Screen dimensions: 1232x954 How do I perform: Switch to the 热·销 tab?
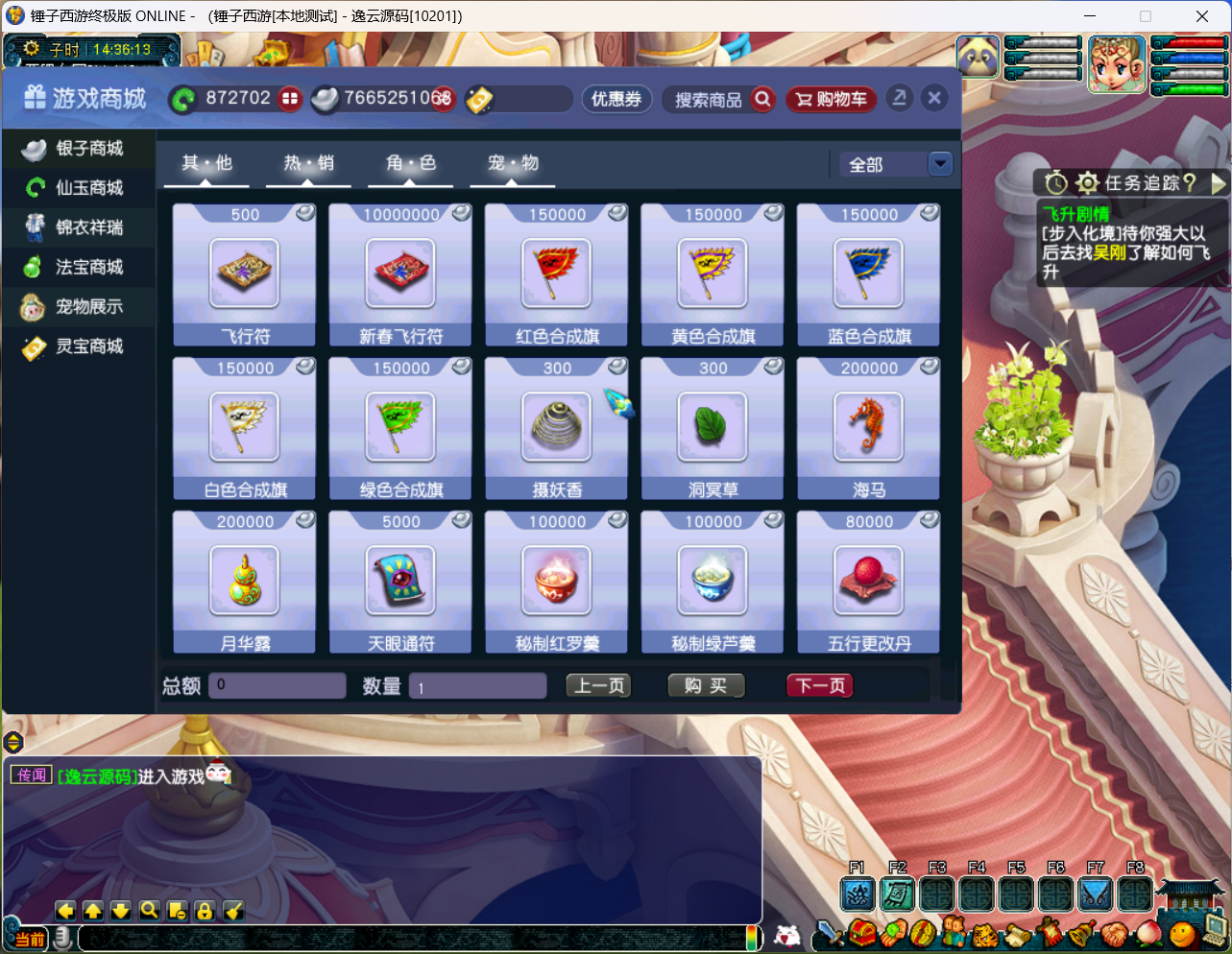pyautogui.click(x=308, y=164)
